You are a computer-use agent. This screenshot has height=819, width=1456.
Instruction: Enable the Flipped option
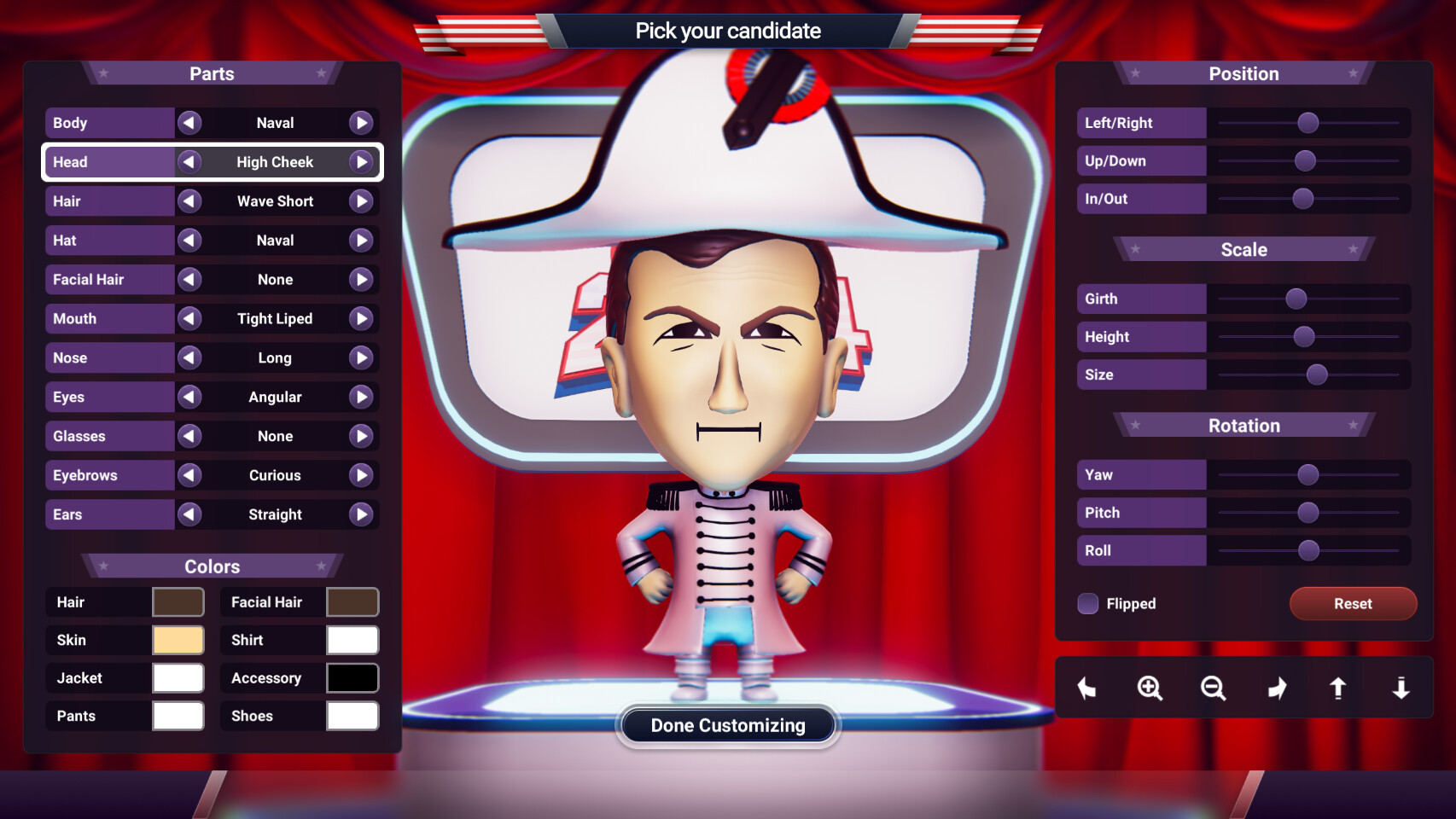pos(1088,603)
